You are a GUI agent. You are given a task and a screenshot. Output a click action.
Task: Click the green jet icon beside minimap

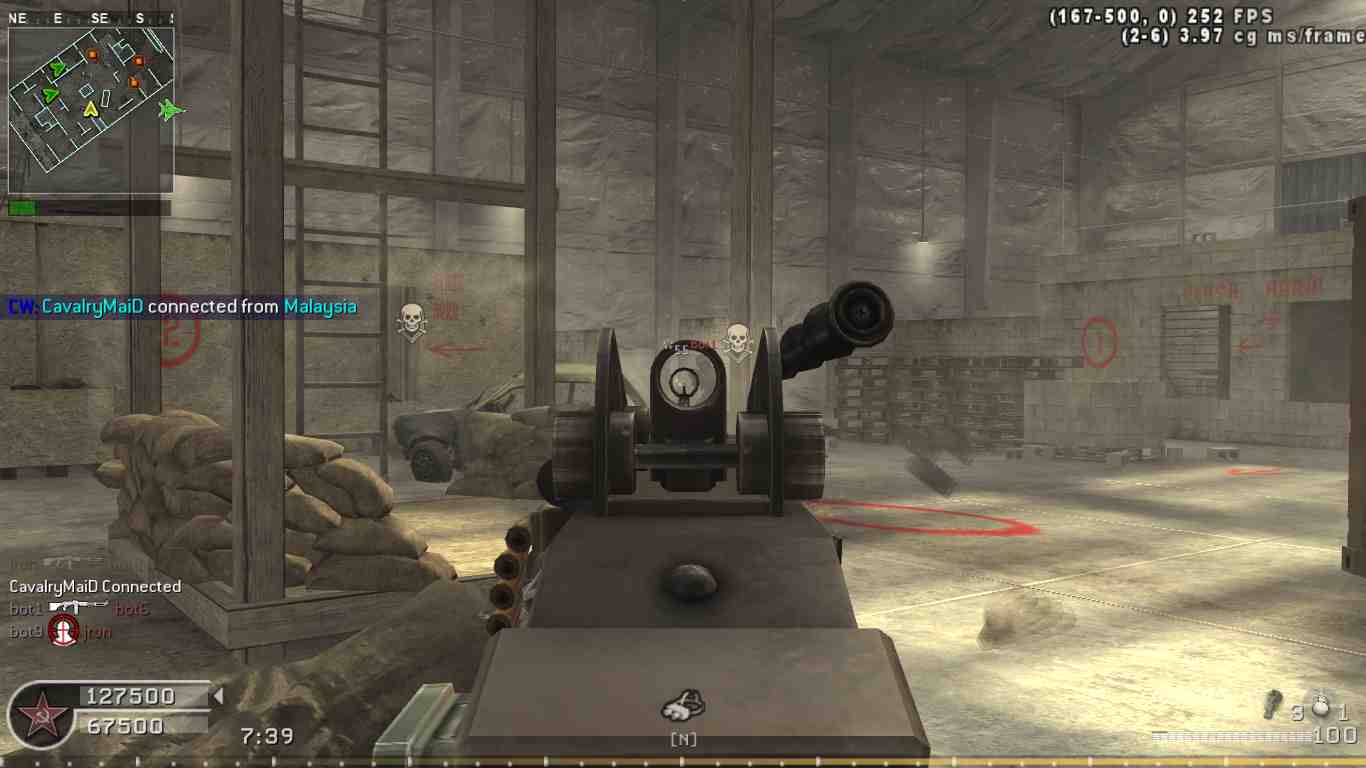[x=172, y=110]
